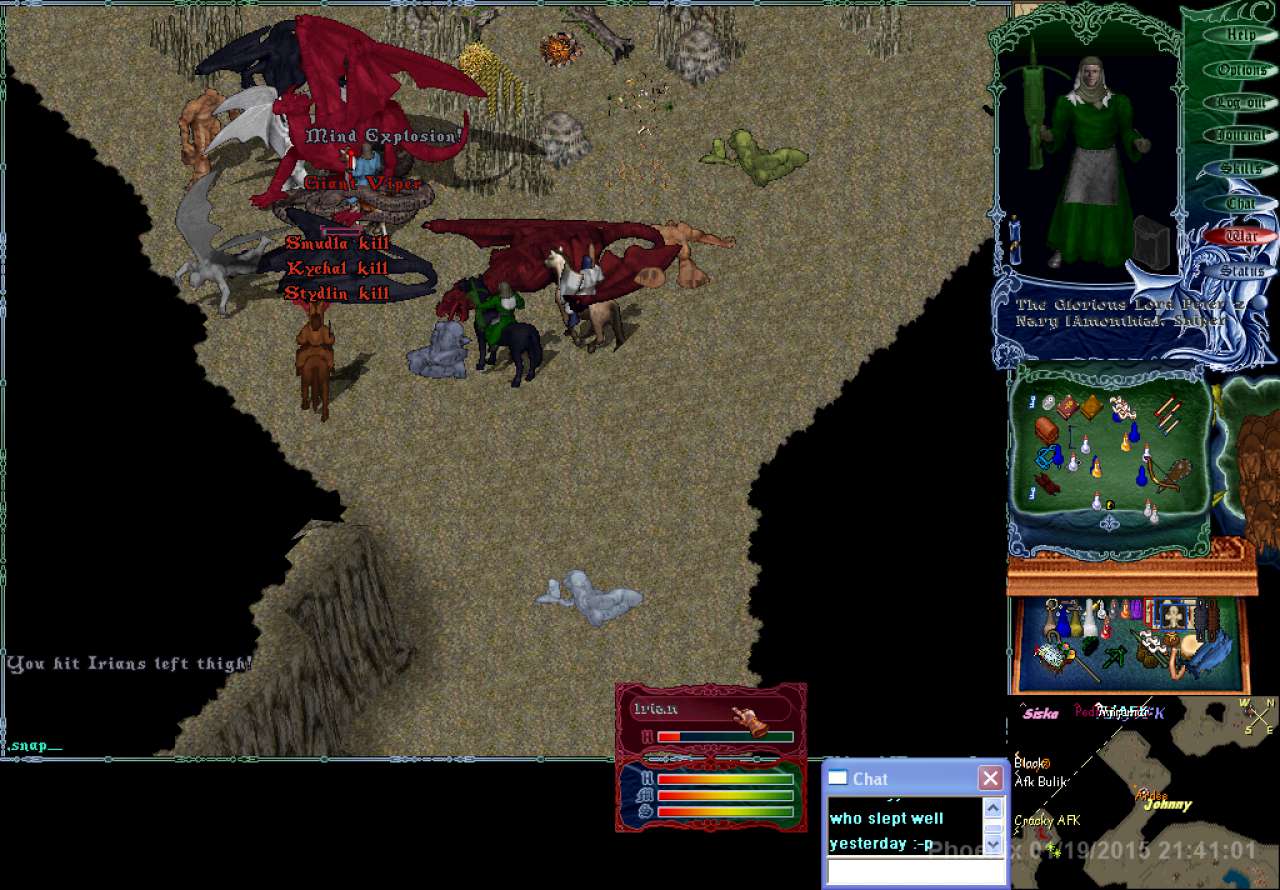Viewport: 1280px width, 890px height.
Task: Select the red spellbook in the backpack
Action: [1068, 407]
